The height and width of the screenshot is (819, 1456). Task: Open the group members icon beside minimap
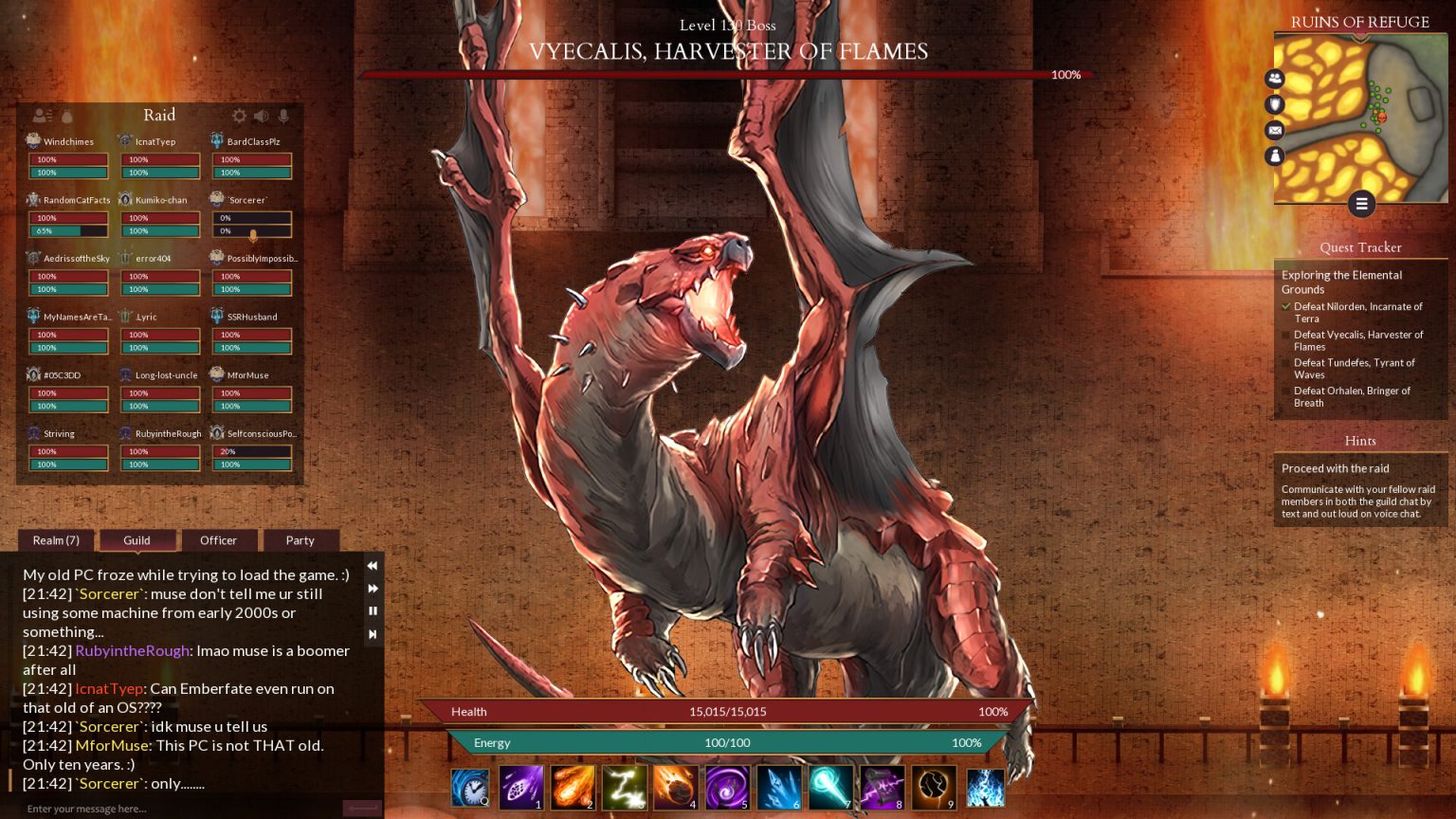click(1275, 79)
